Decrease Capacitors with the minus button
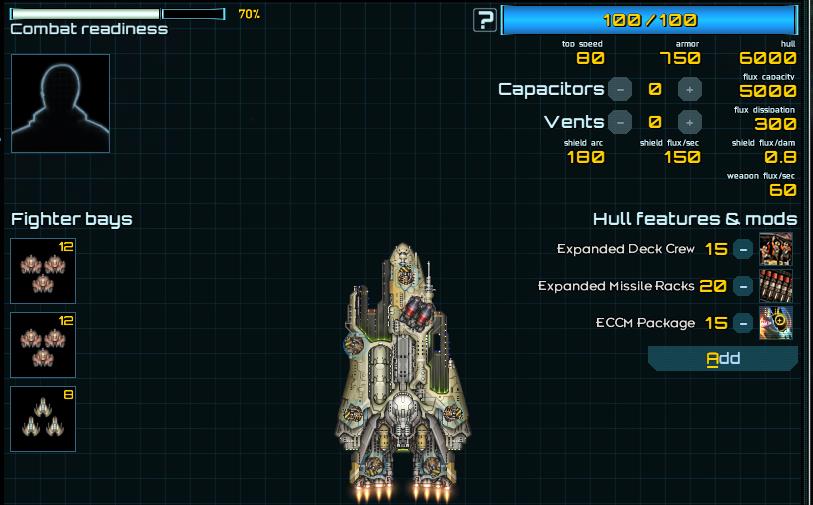813x505 pixels. (620, 89)
